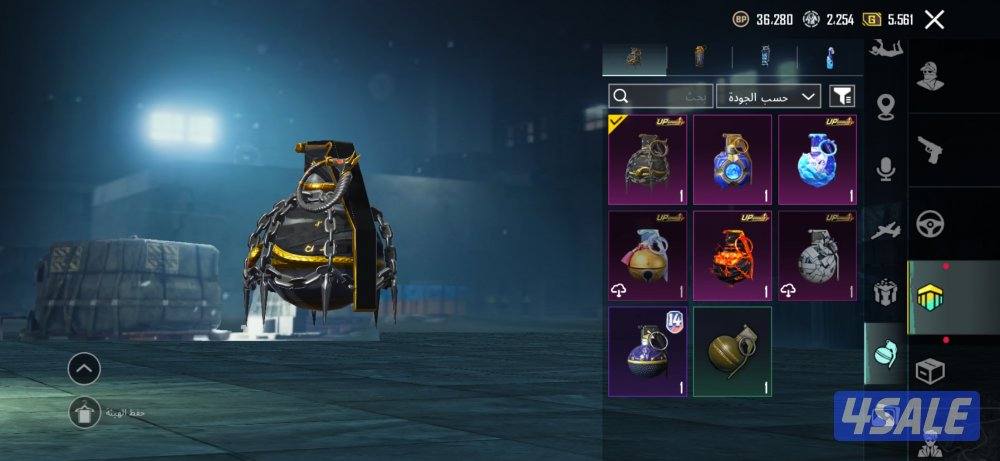Select the golden bell grenade skin

[647, 256]
